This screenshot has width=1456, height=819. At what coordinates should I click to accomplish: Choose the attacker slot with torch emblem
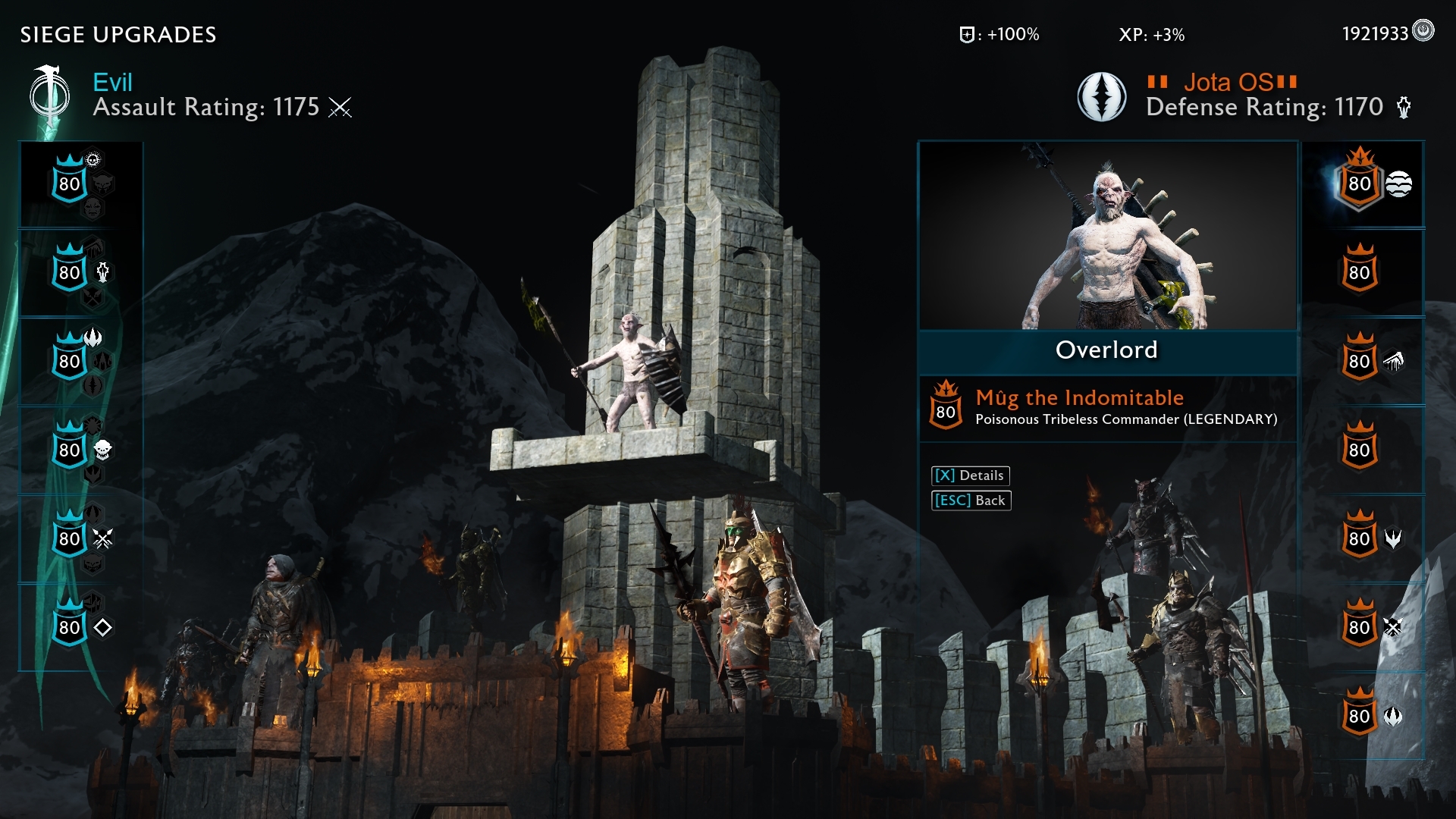point(71,273)
